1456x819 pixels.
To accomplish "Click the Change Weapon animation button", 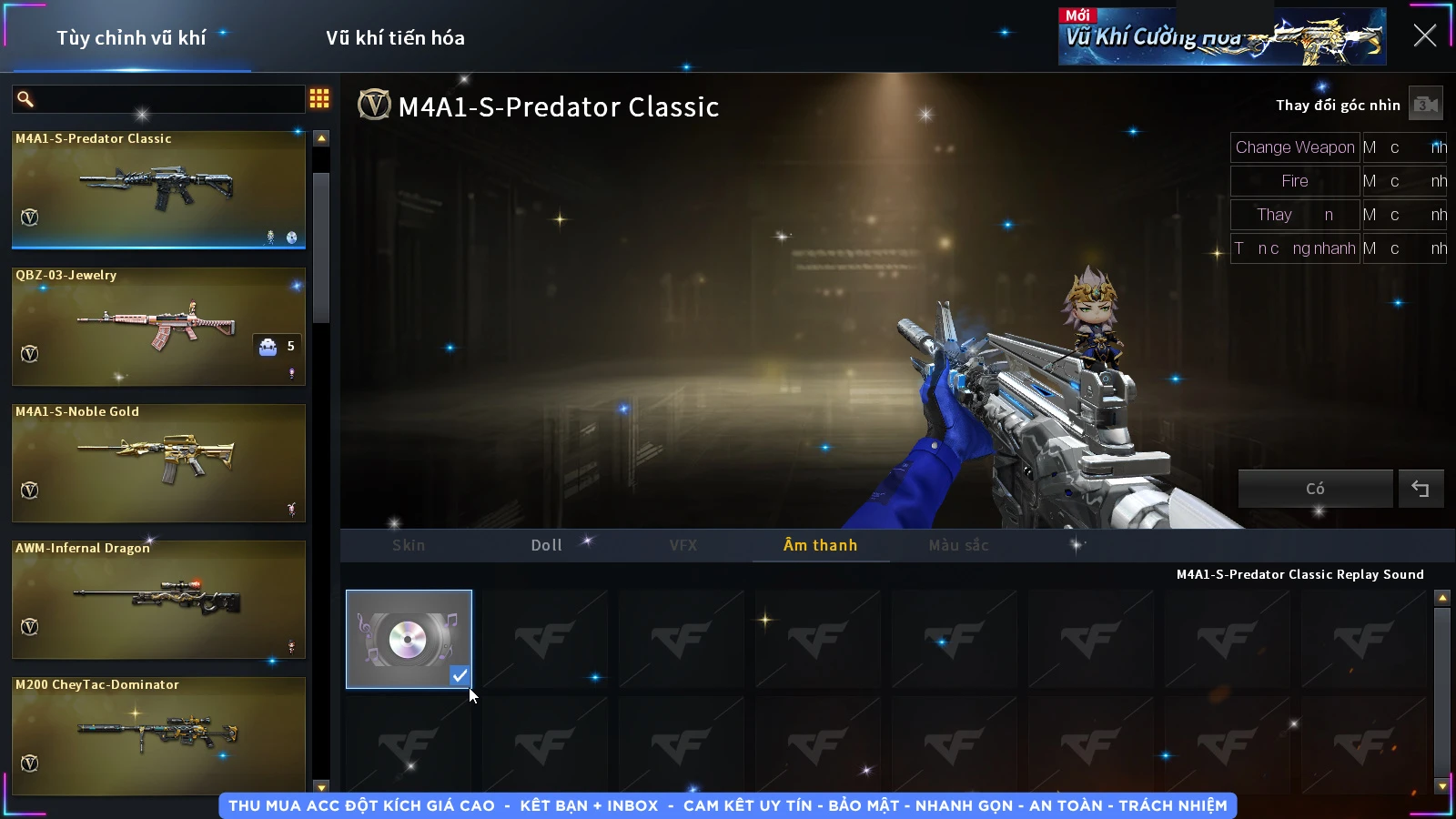I will tap(1294, 147).
